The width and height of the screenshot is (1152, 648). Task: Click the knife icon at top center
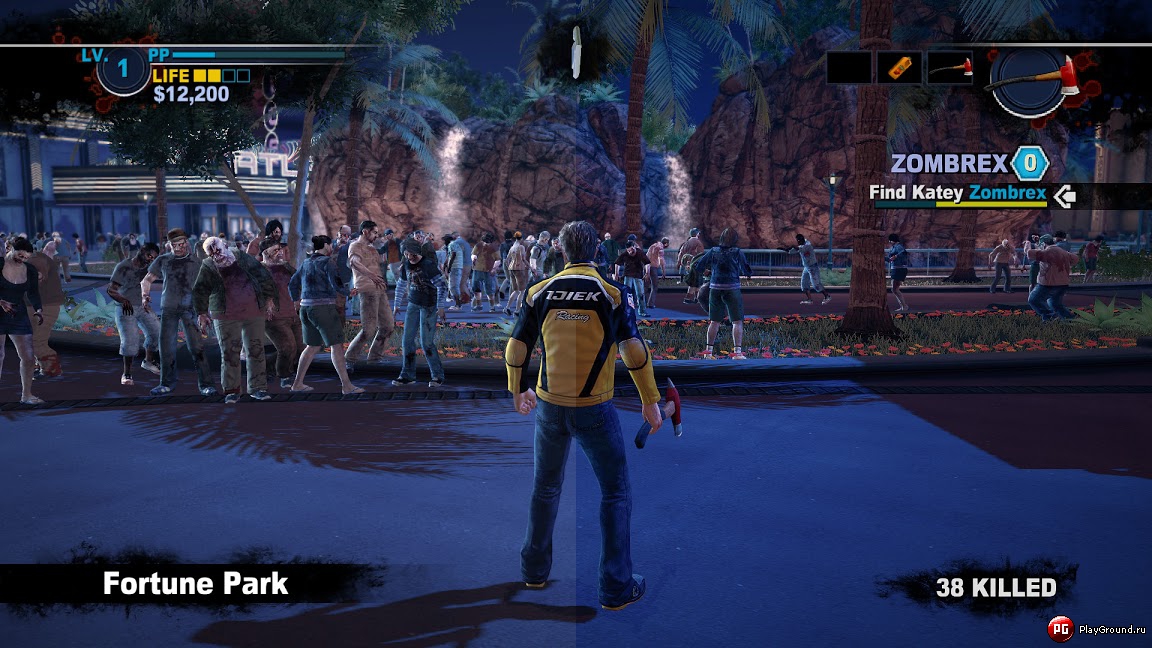click(576, 52)
